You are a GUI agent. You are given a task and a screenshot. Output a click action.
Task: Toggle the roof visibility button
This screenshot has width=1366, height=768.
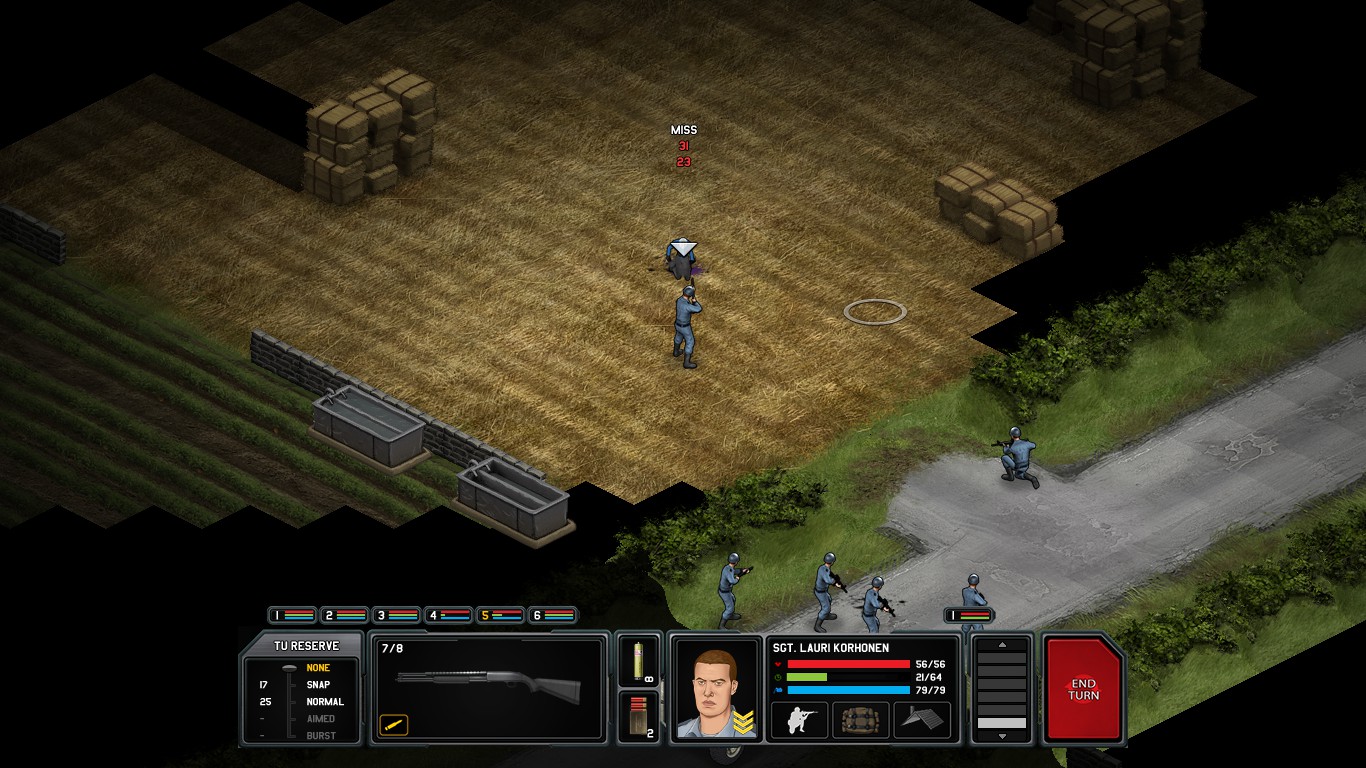[x=921, y=720]
